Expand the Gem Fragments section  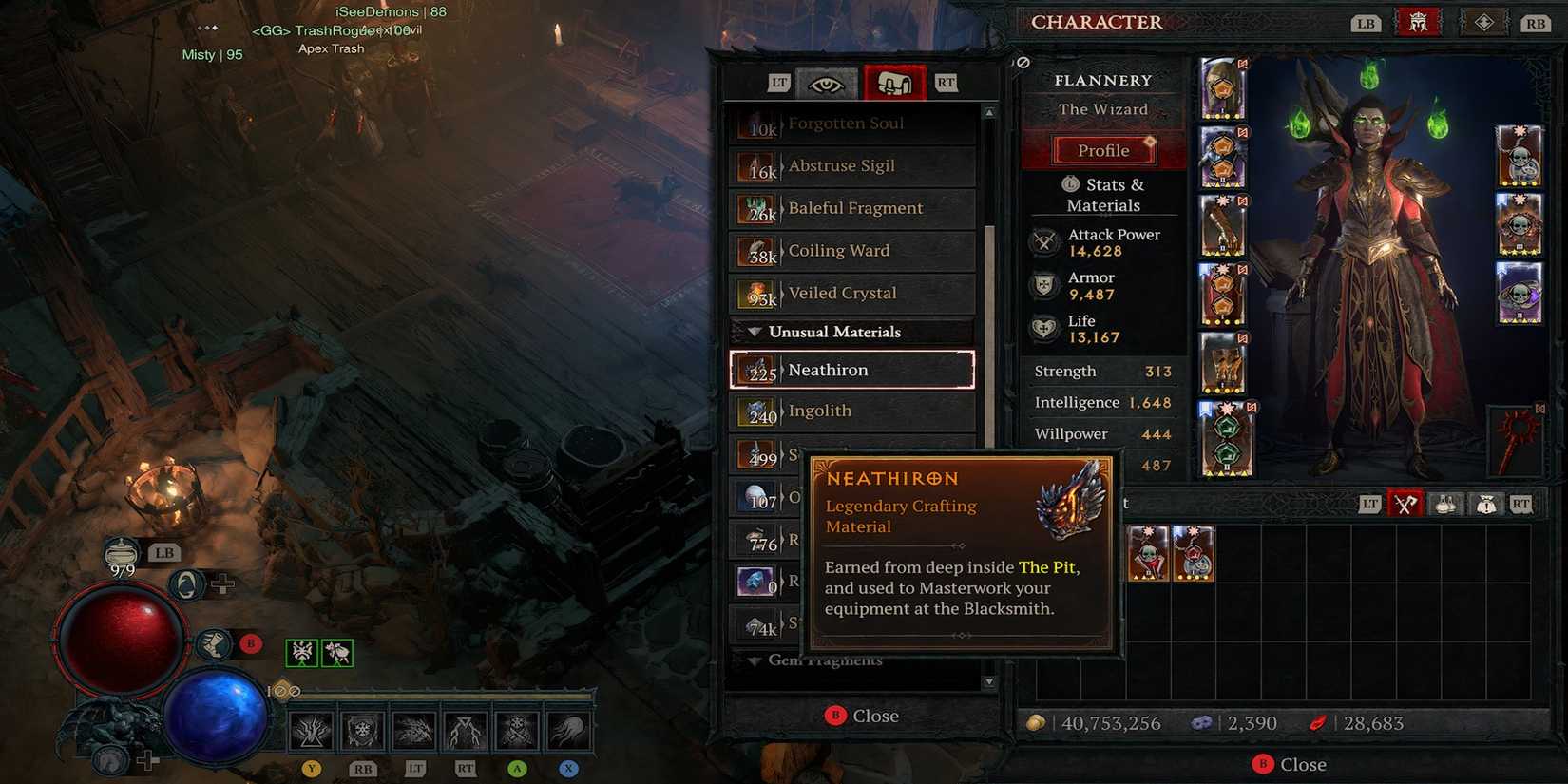[x=827, y=660]
